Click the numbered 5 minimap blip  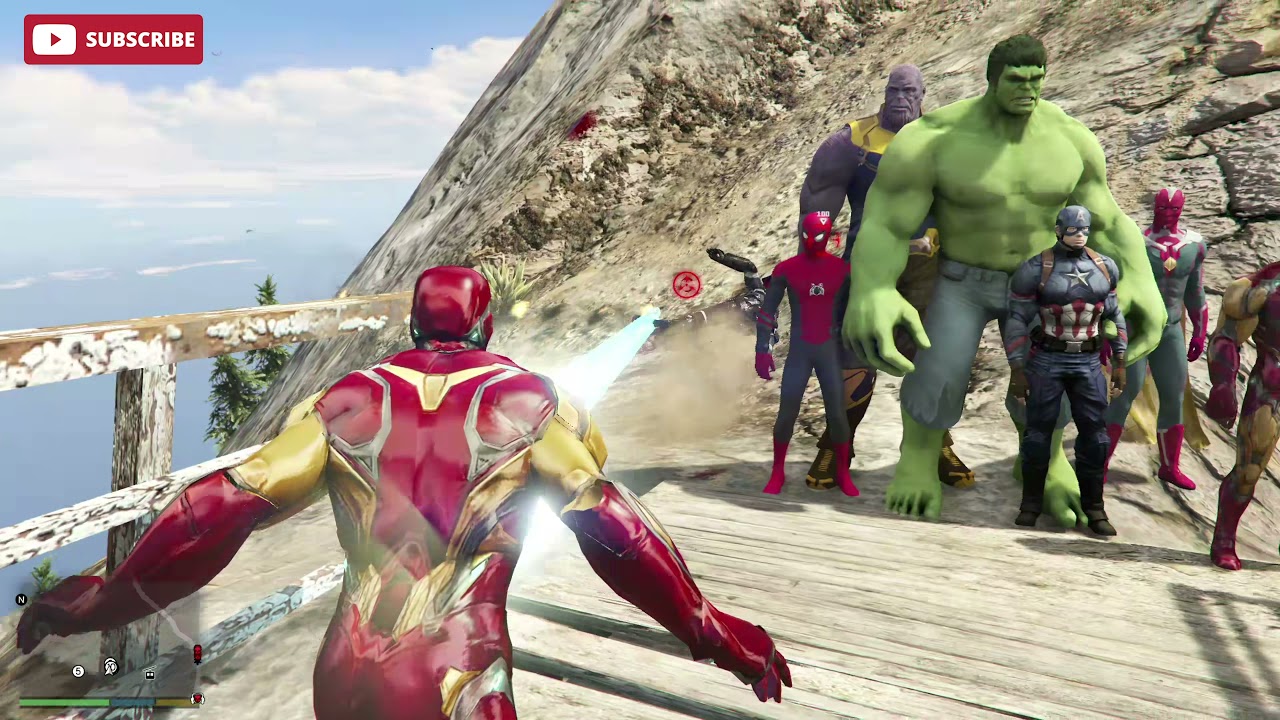[x=78, y=671]
